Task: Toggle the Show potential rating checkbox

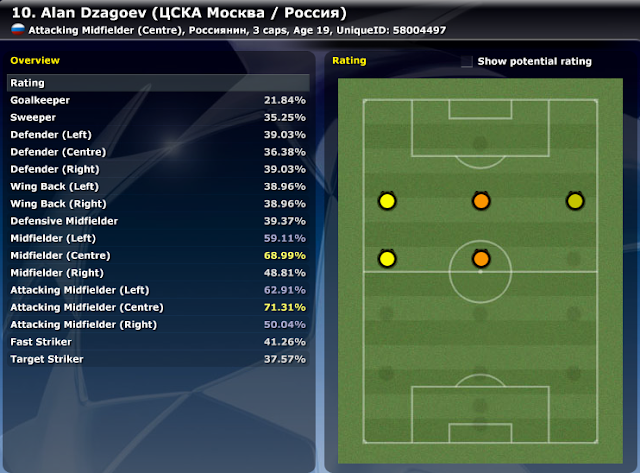Action: [x=467, y=62]
